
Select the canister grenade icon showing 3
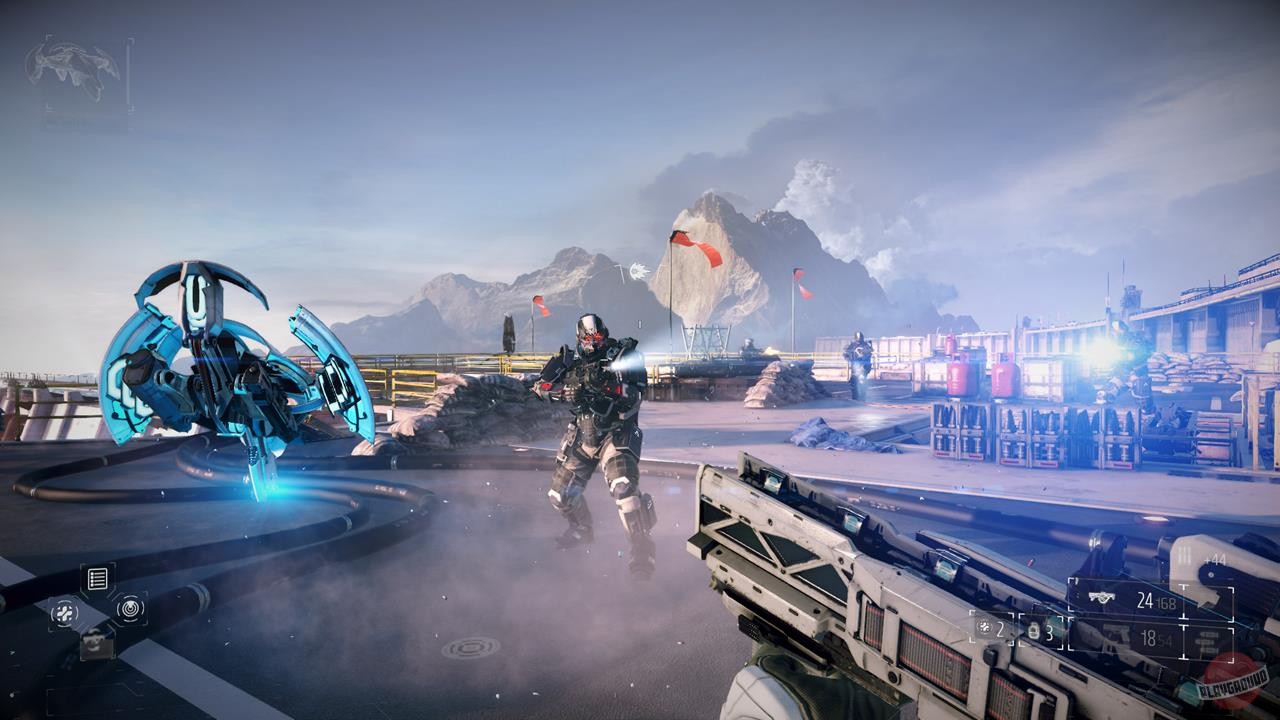pos(1034,632)
